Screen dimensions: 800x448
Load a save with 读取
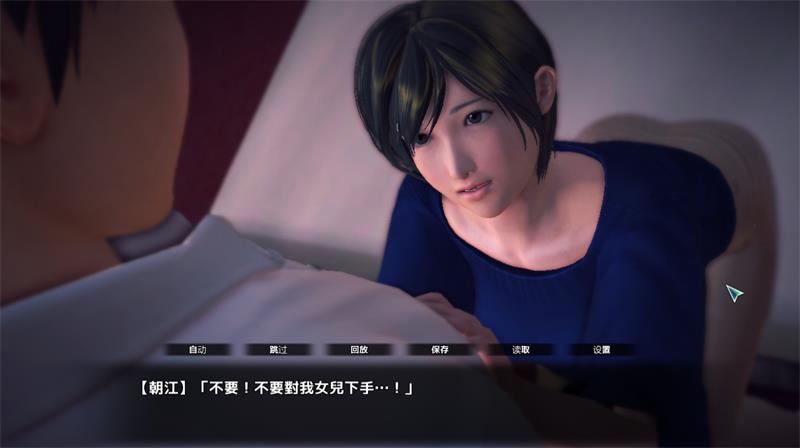[520, 350]
